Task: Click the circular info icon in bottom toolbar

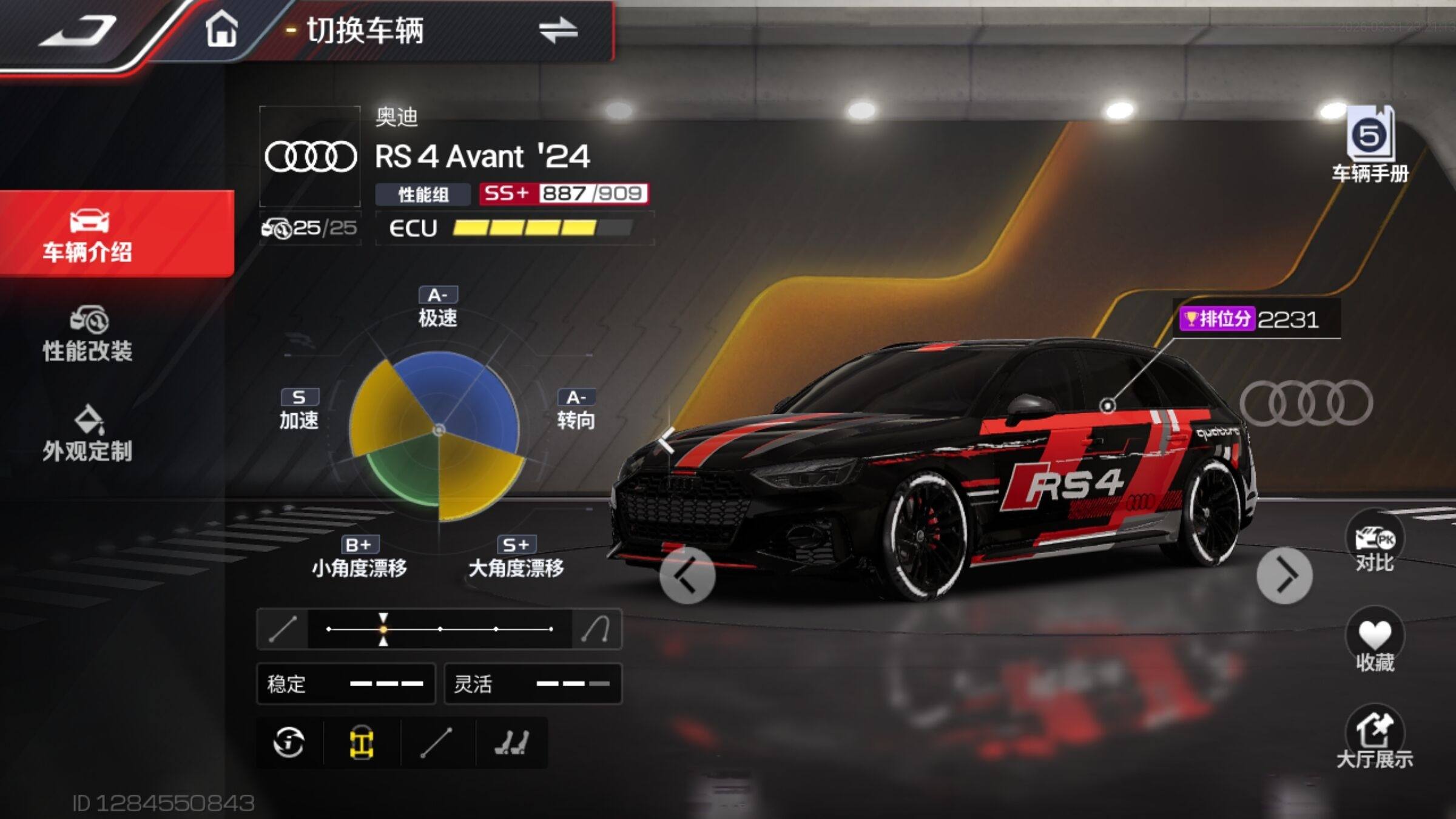Action: pos(289,743)
